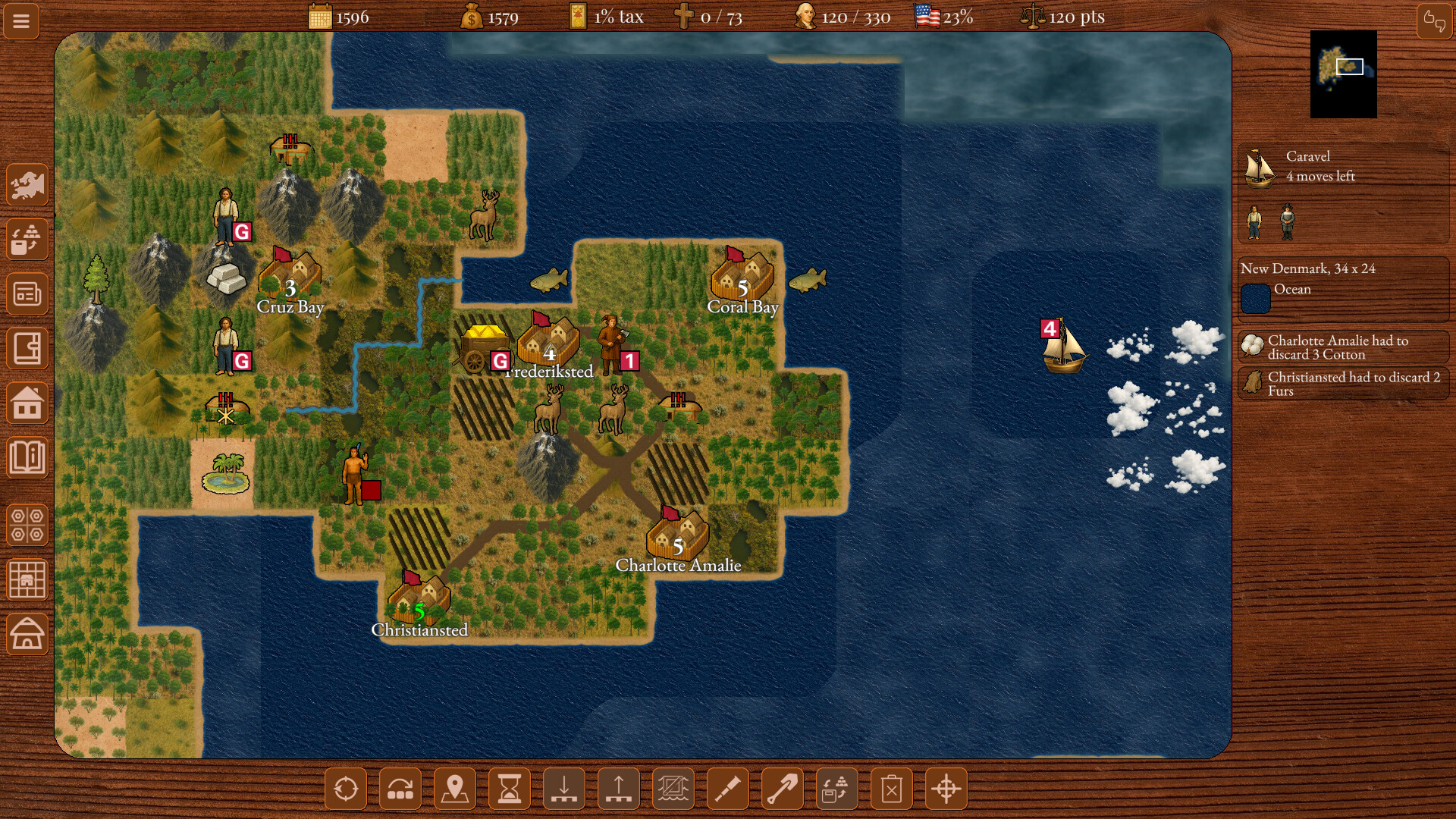1456x819 pixels.
Task: Open the sail to Europe panel
Action: click(27, 184)
